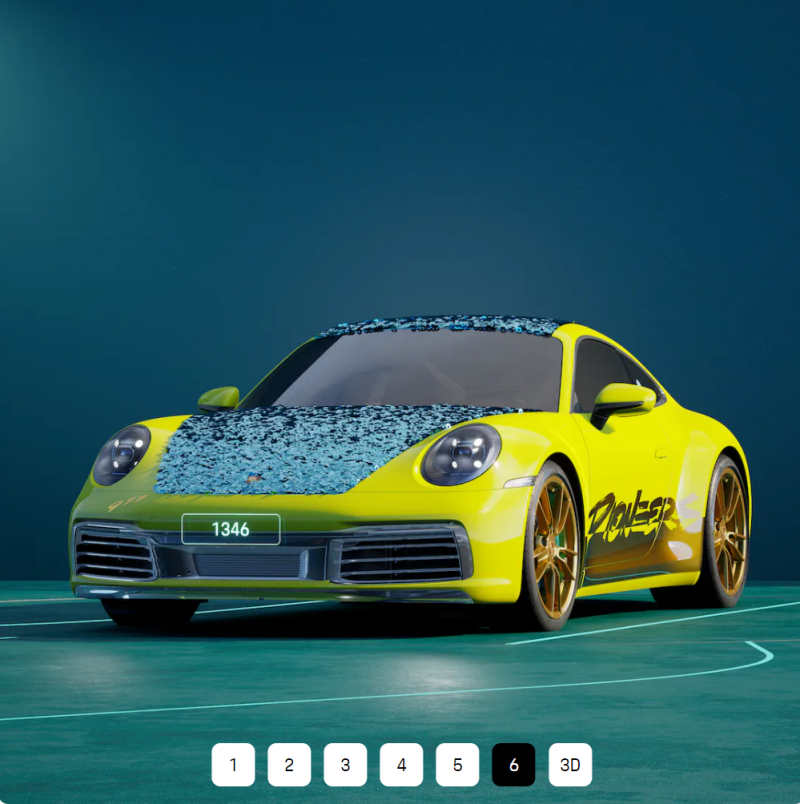This screenshot has width=800, height=804.
Task: Show view number 3
Action: point(345,765)
